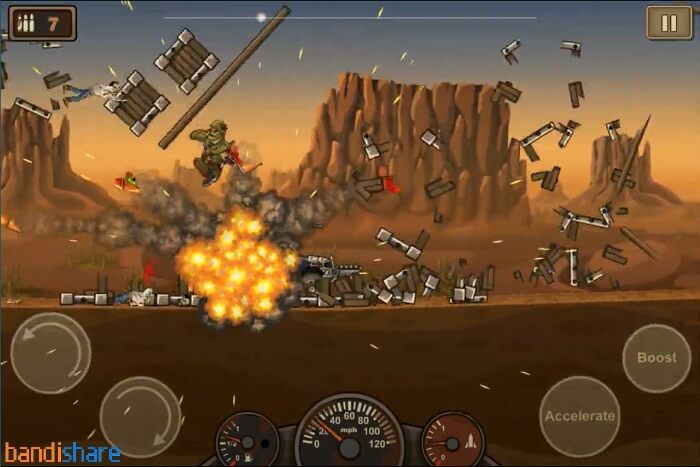This screenshot has width=700, height=467.
Task: Tilt vehicle with the counterclockwise arrow button
Action: click(x=50, y=353)
